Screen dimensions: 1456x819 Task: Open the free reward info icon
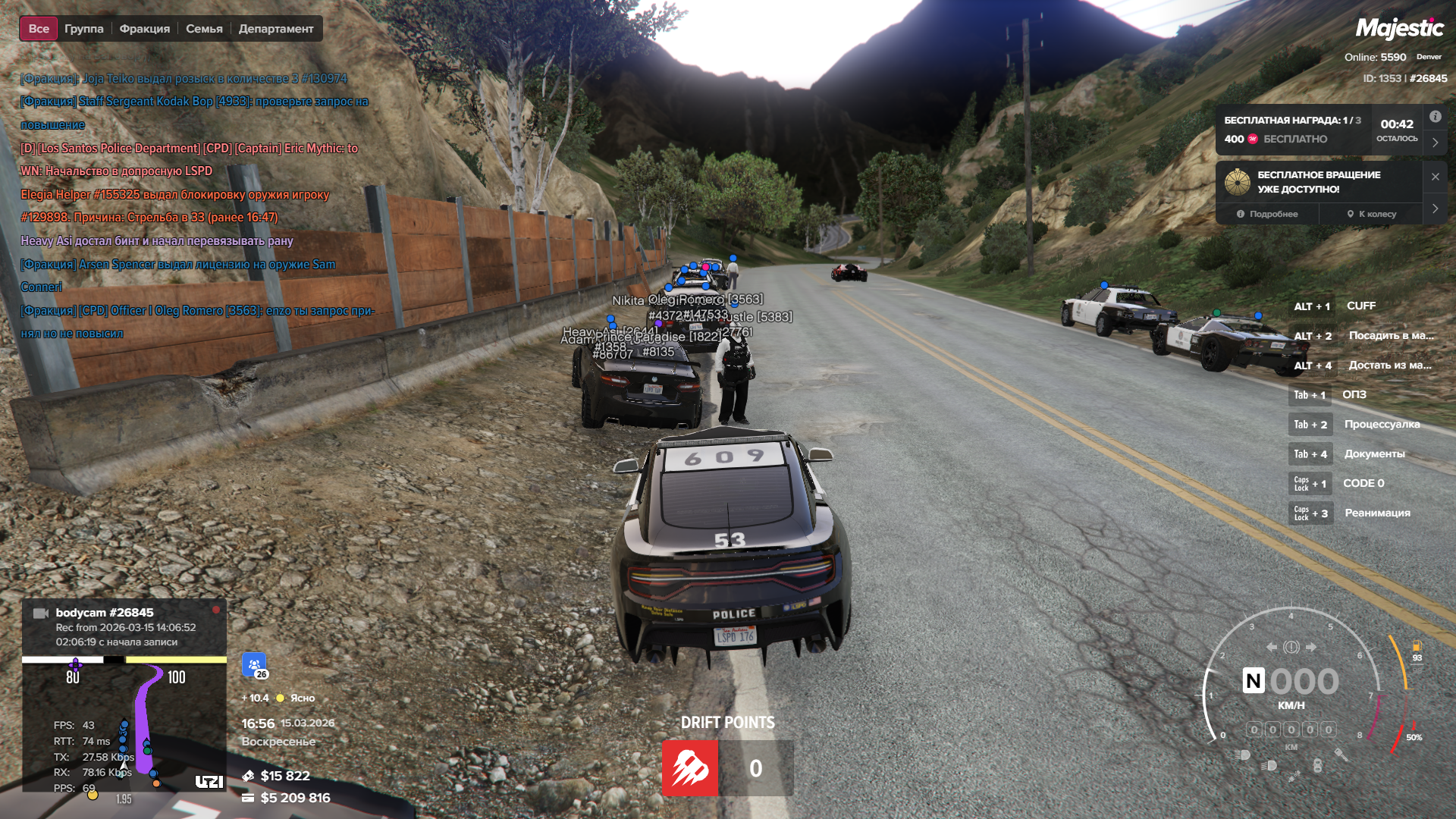(x=1435, y=117)
